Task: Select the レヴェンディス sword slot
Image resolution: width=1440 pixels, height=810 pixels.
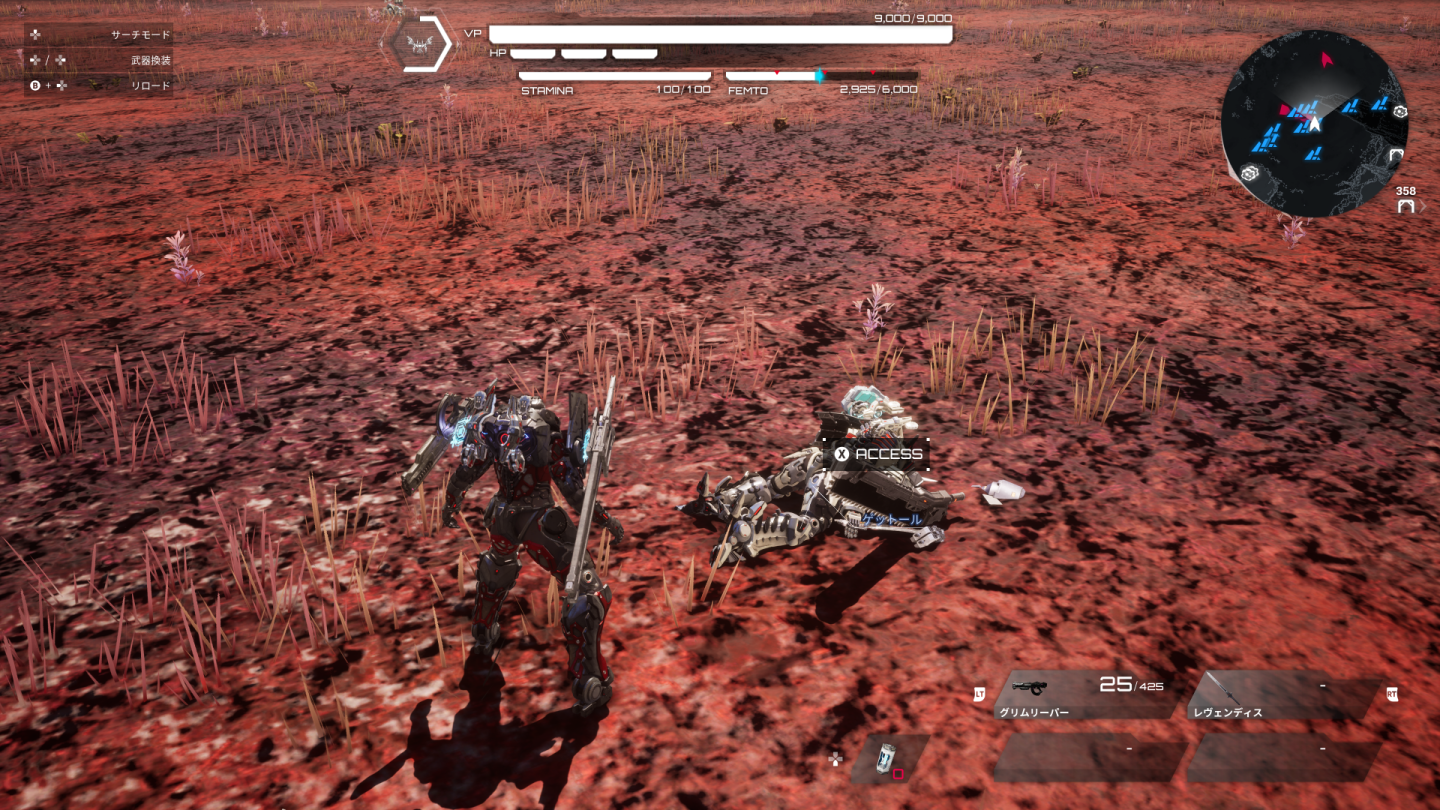Action: [1283, 695]
